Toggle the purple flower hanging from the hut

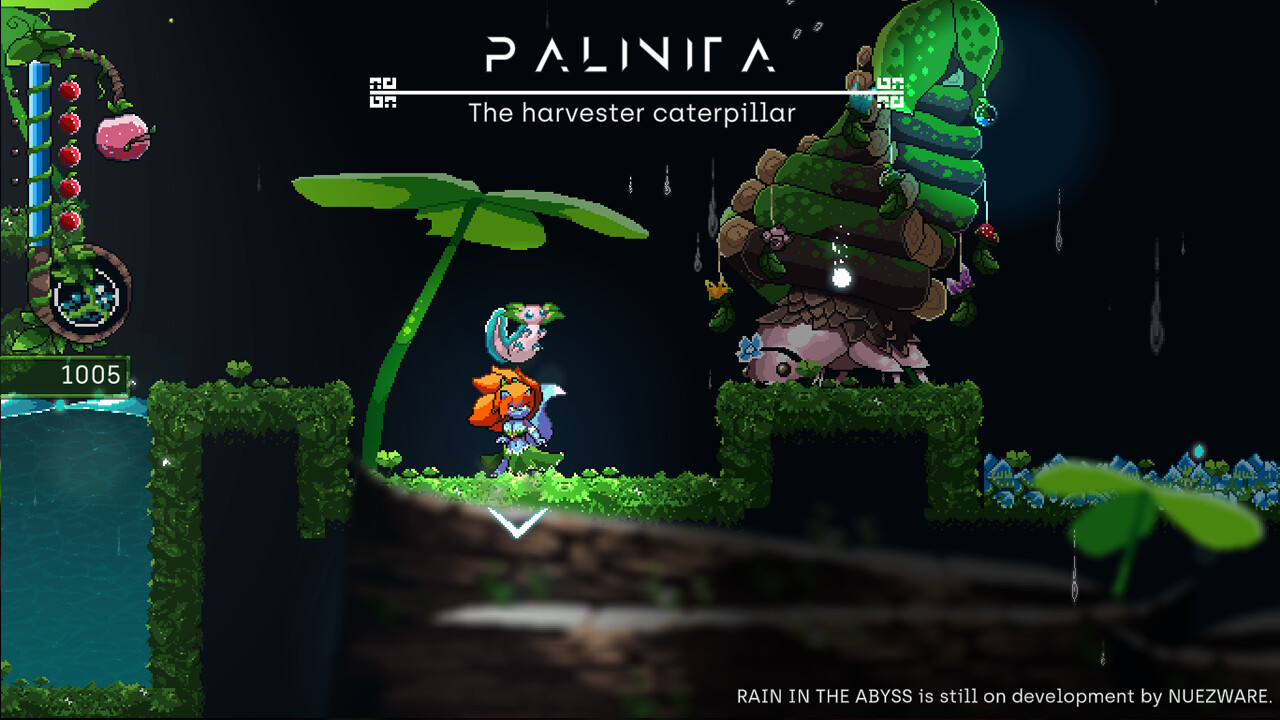tap(958, 282)
